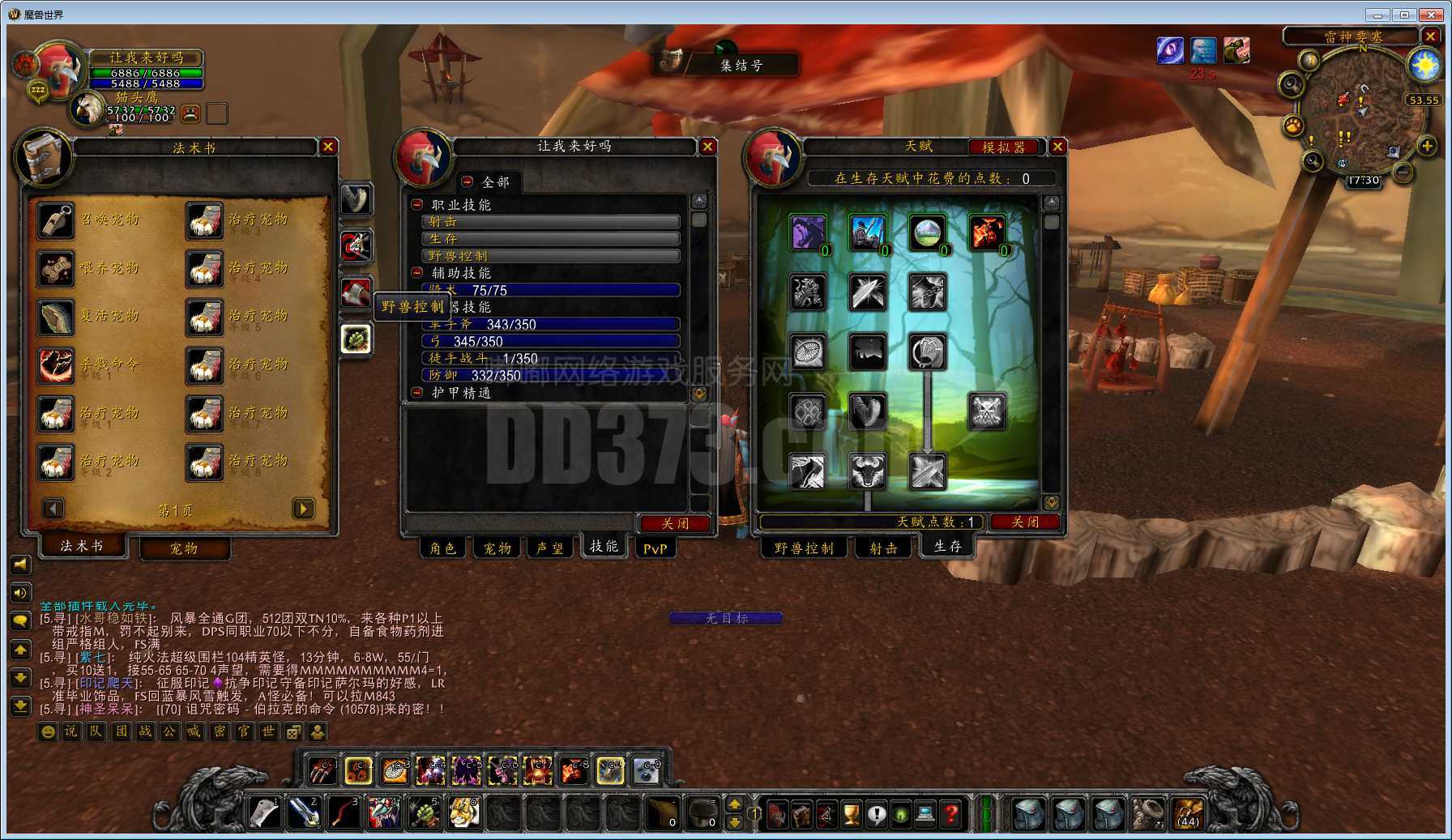Switch to the 宠物 spellbook tab
1452x840 pixels.
click(184, 548)
